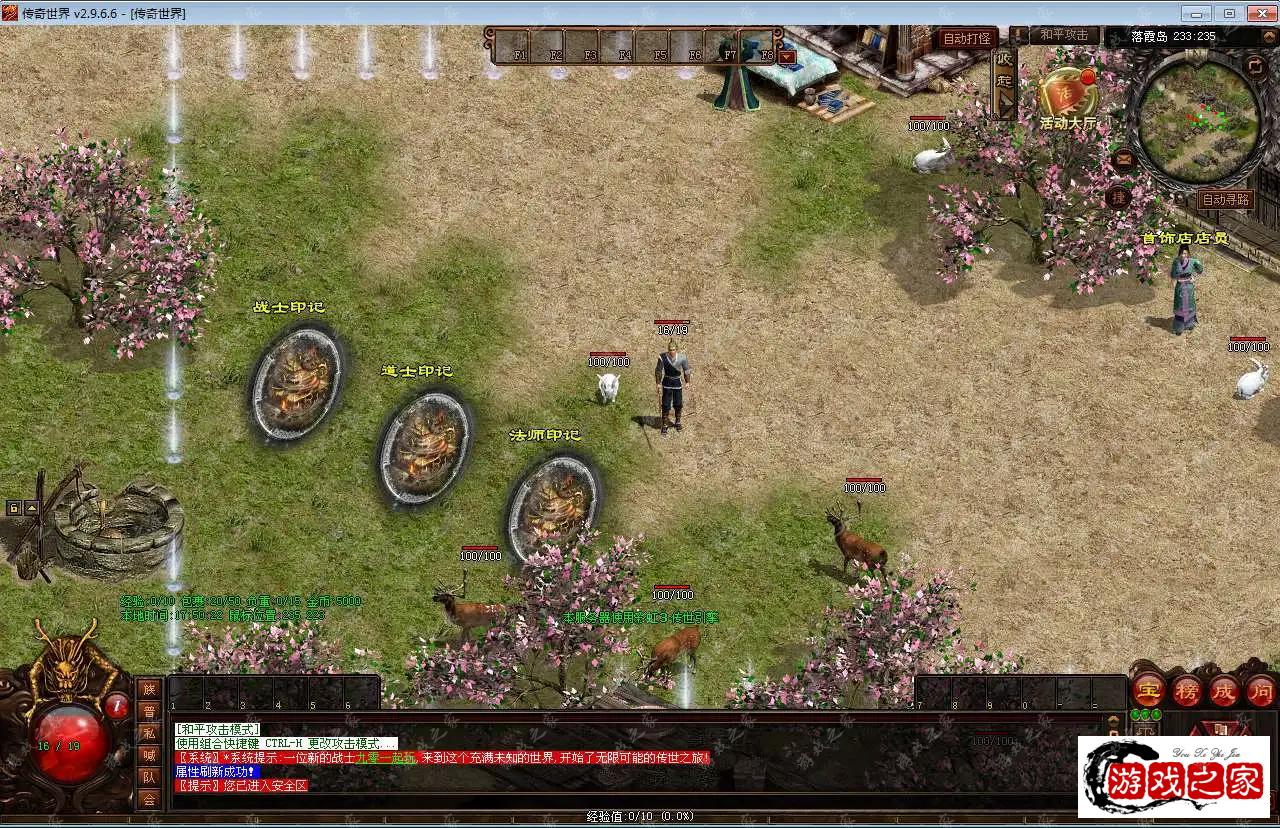Toggle the 和平攻击 attack mode button

coord(1063,35)
